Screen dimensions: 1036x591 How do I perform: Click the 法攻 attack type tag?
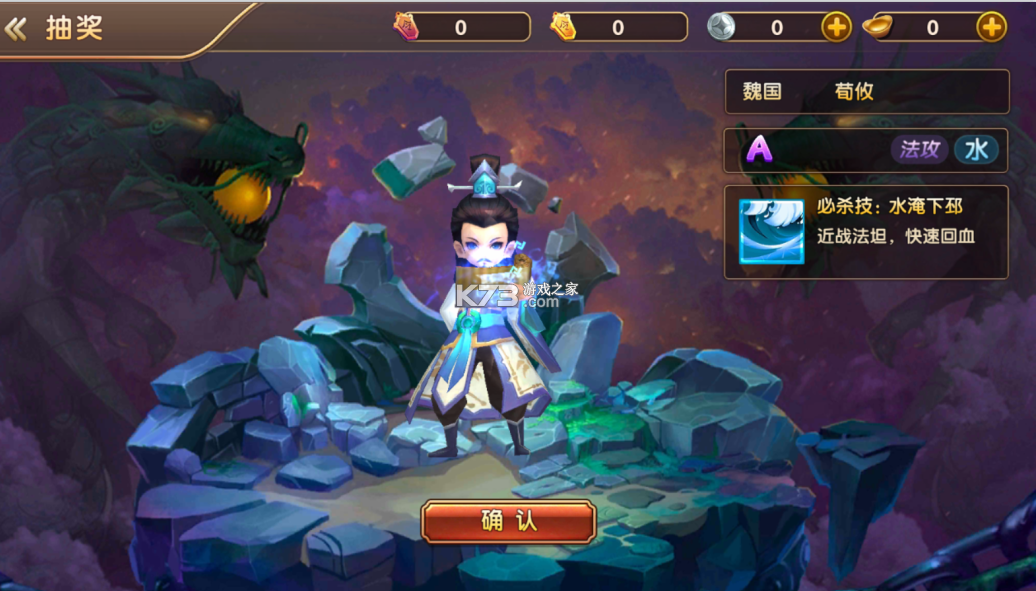click(919, 150)
